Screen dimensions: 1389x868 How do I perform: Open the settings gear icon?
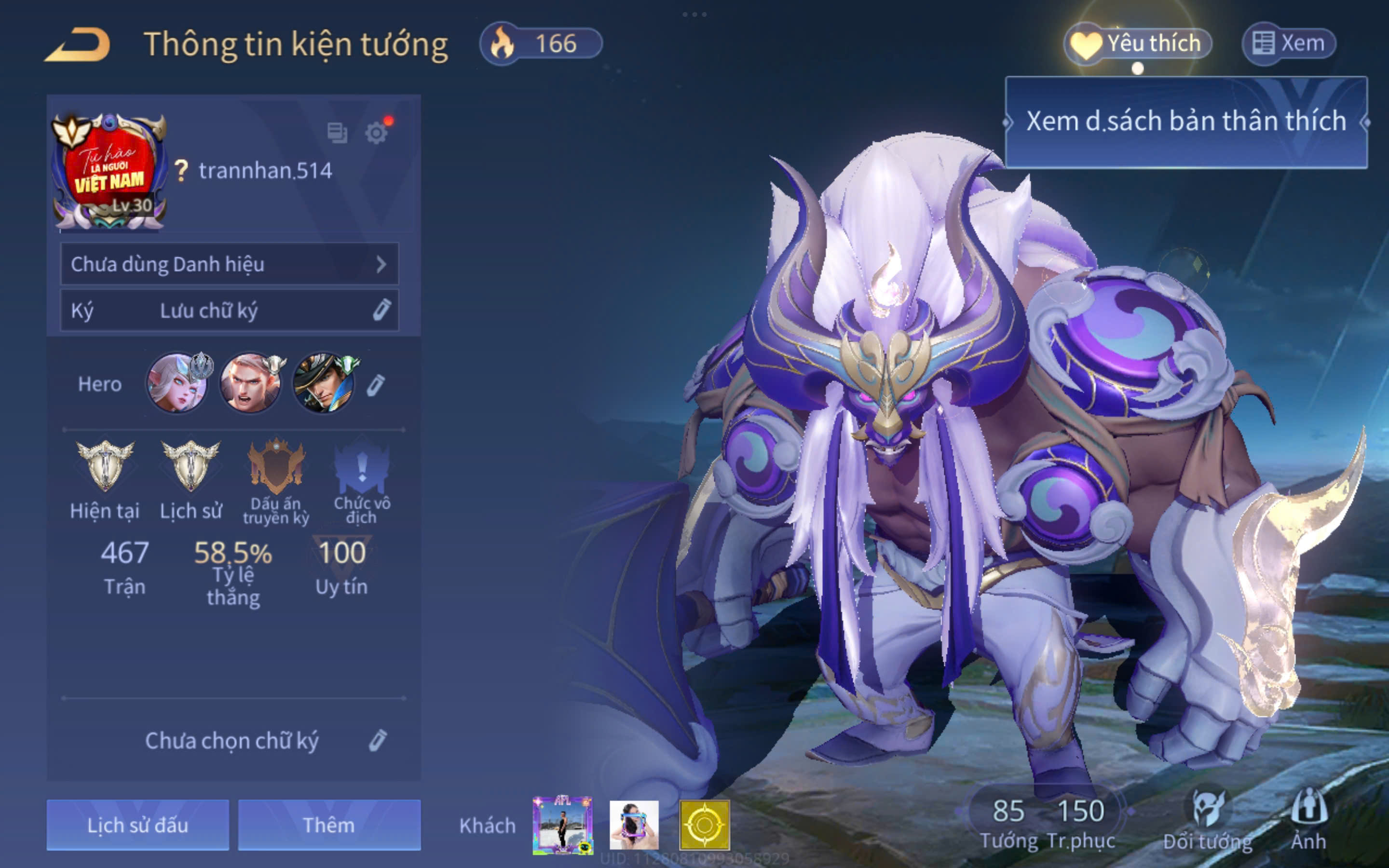(x=376, y=133)
